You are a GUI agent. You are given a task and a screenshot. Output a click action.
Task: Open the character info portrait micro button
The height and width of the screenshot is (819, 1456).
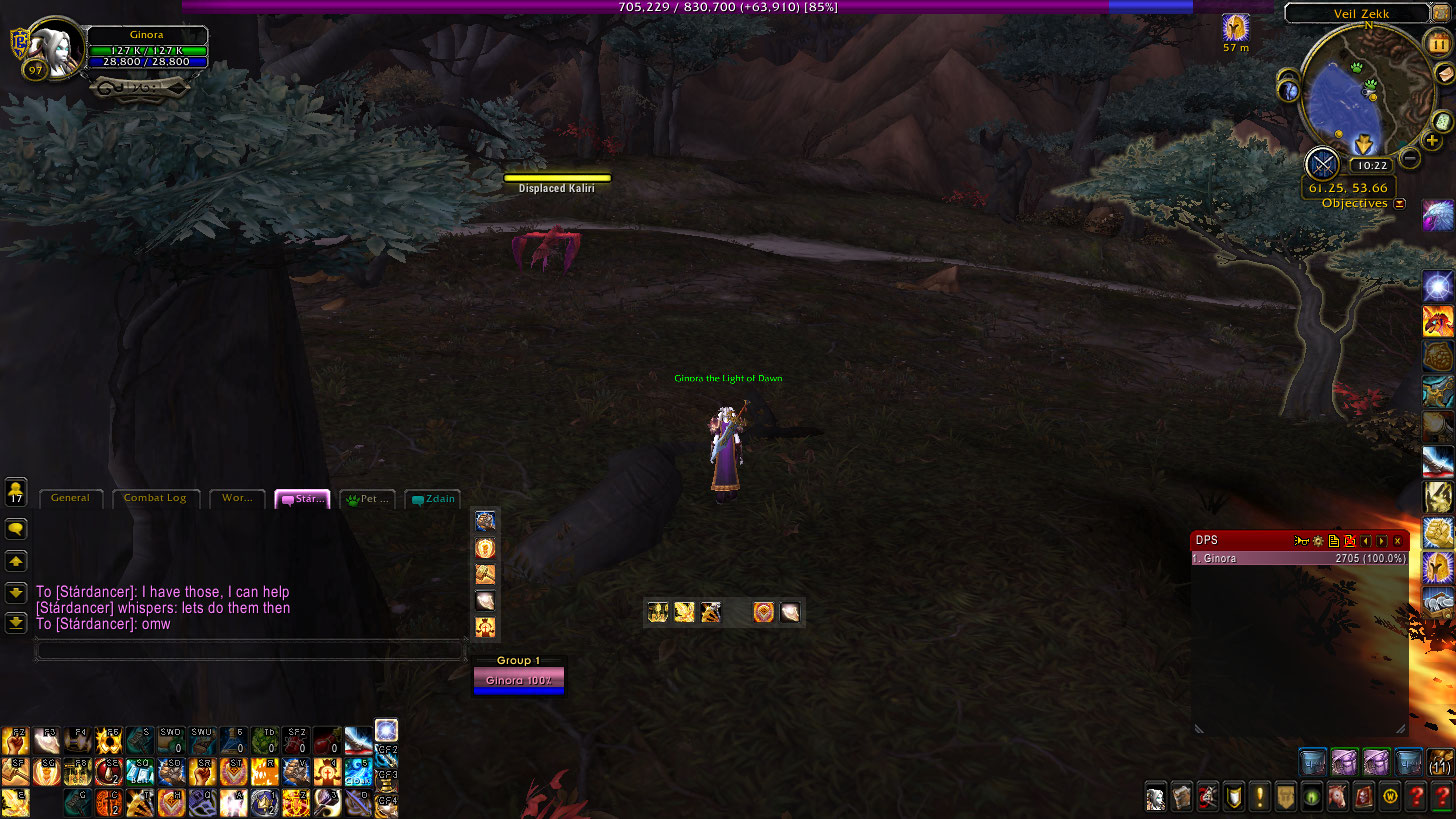1156,797
